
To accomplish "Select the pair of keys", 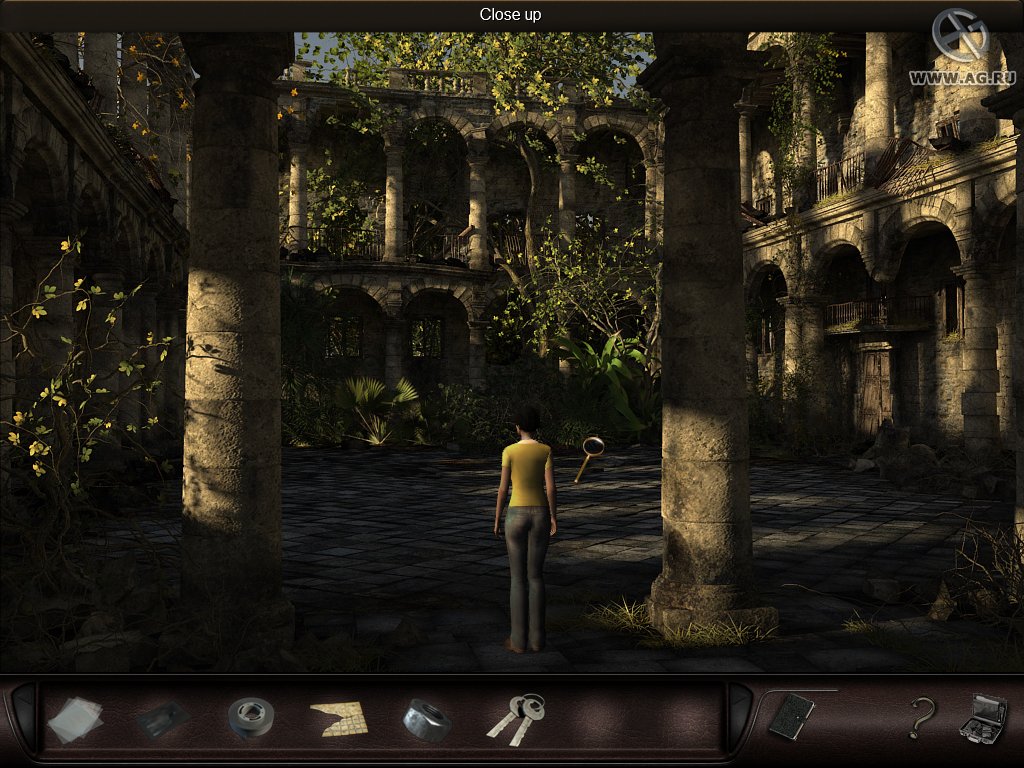I will 516,717.
